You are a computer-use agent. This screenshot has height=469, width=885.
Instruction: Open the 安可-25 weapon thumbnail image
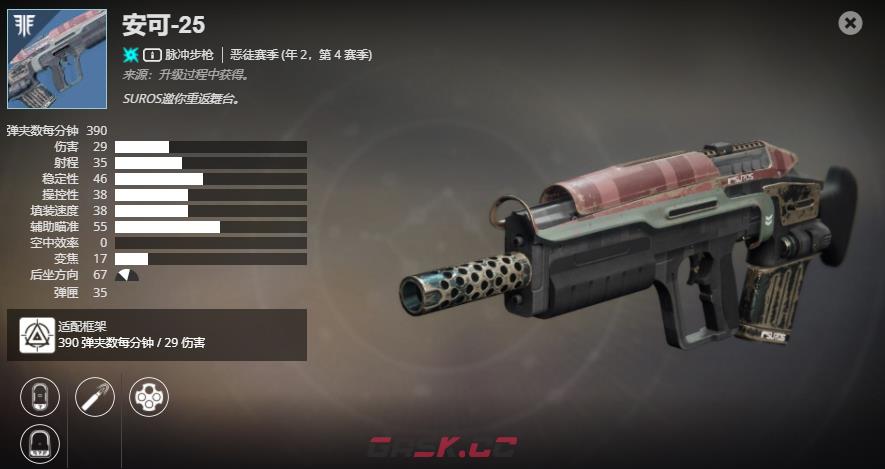57,59
